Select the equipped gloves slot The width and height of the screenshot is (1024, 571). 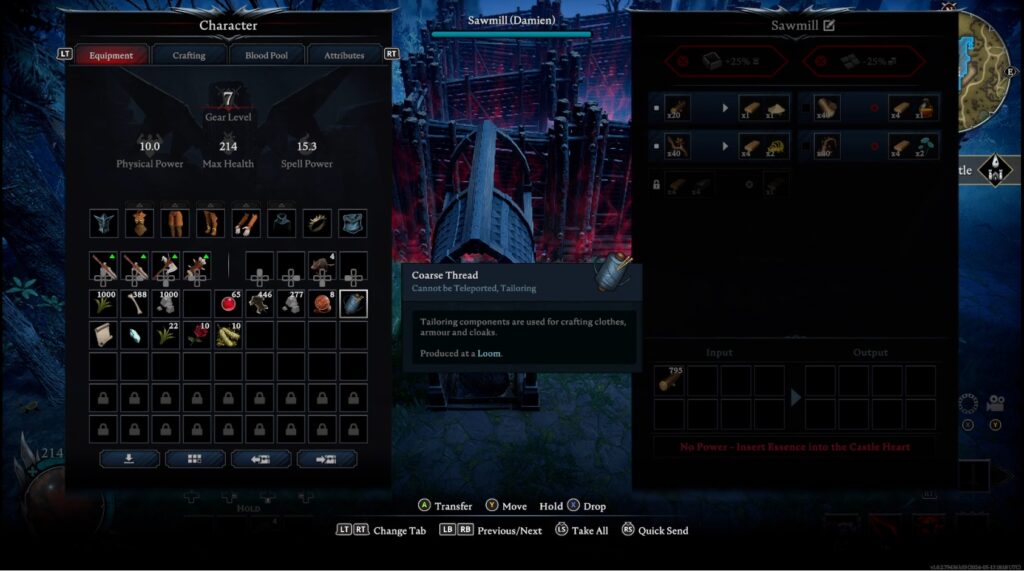click(246, 223)
